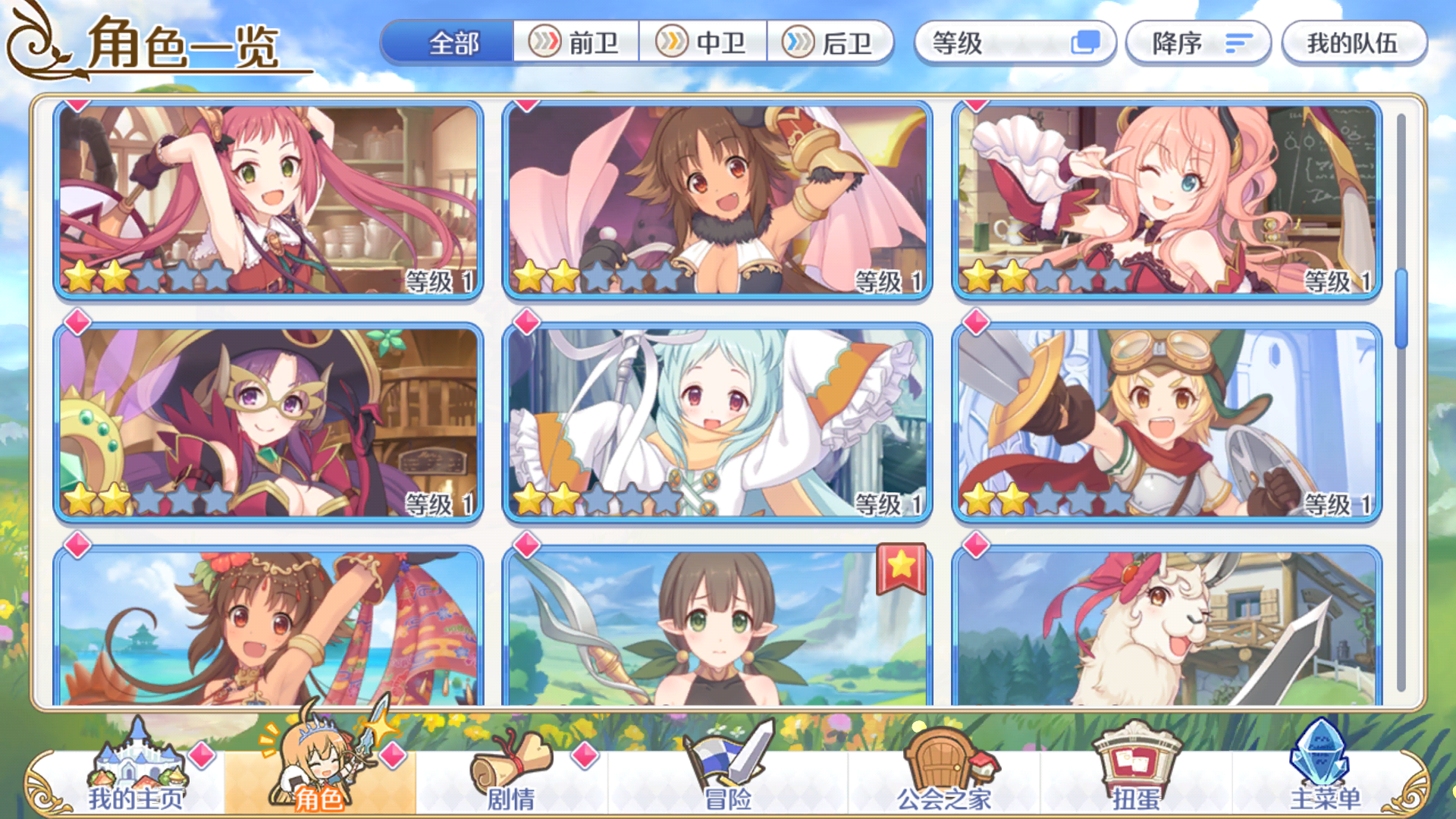
Task: Open the 我的主页 home icon
Action: click(136, 766)
